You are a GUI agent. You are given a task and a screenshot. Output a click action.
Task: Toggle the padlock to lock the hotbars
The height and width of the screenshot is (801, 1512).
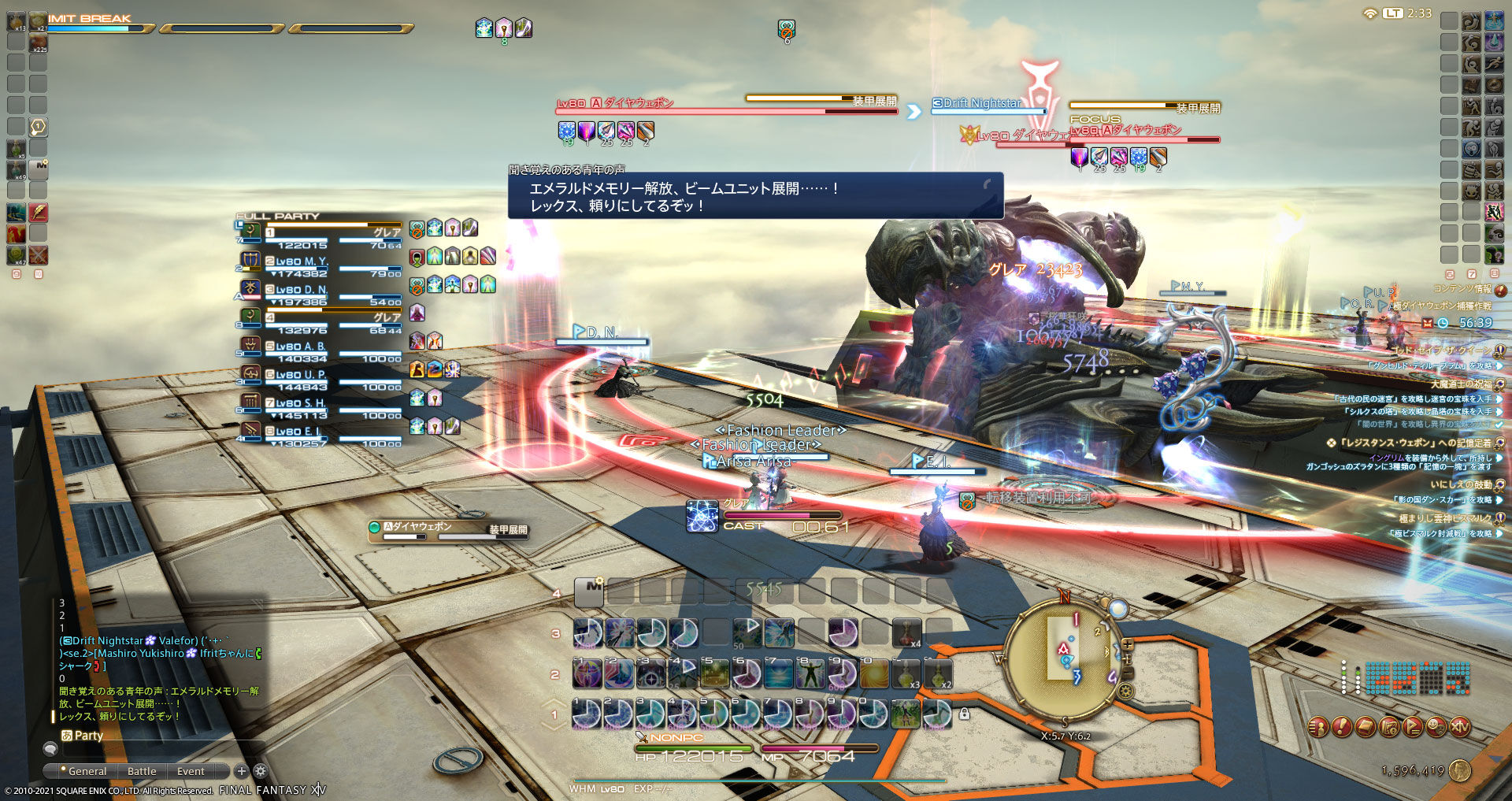click(965, 714)
